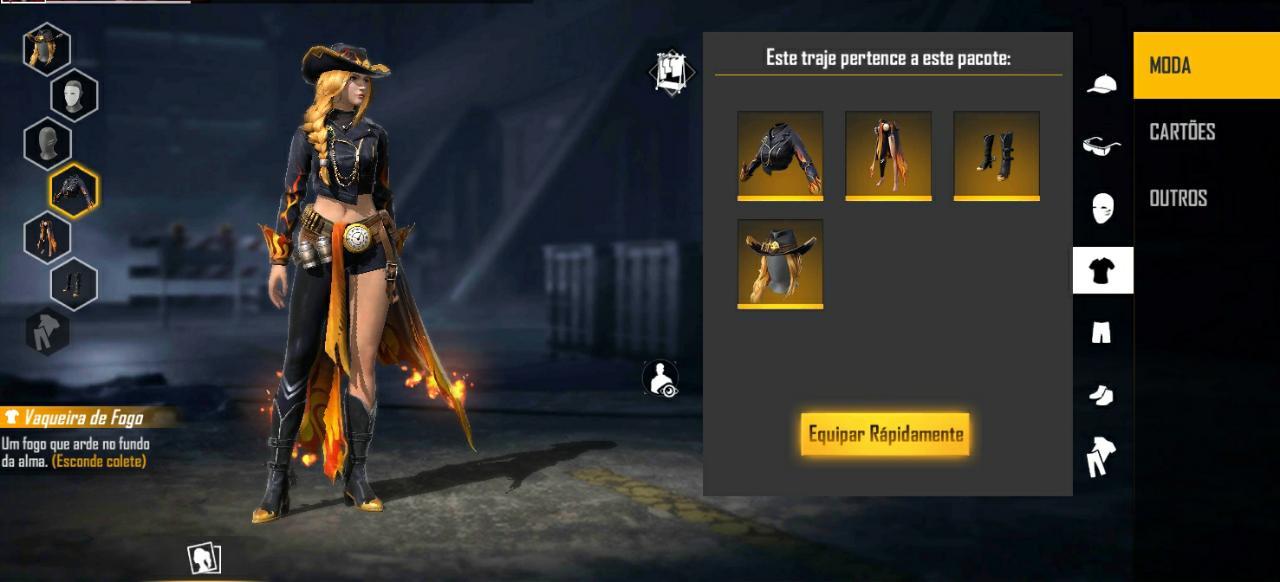Screen dimensions: 1280x582
Task: Show the full outfit set category
Action: (1102, 457)
